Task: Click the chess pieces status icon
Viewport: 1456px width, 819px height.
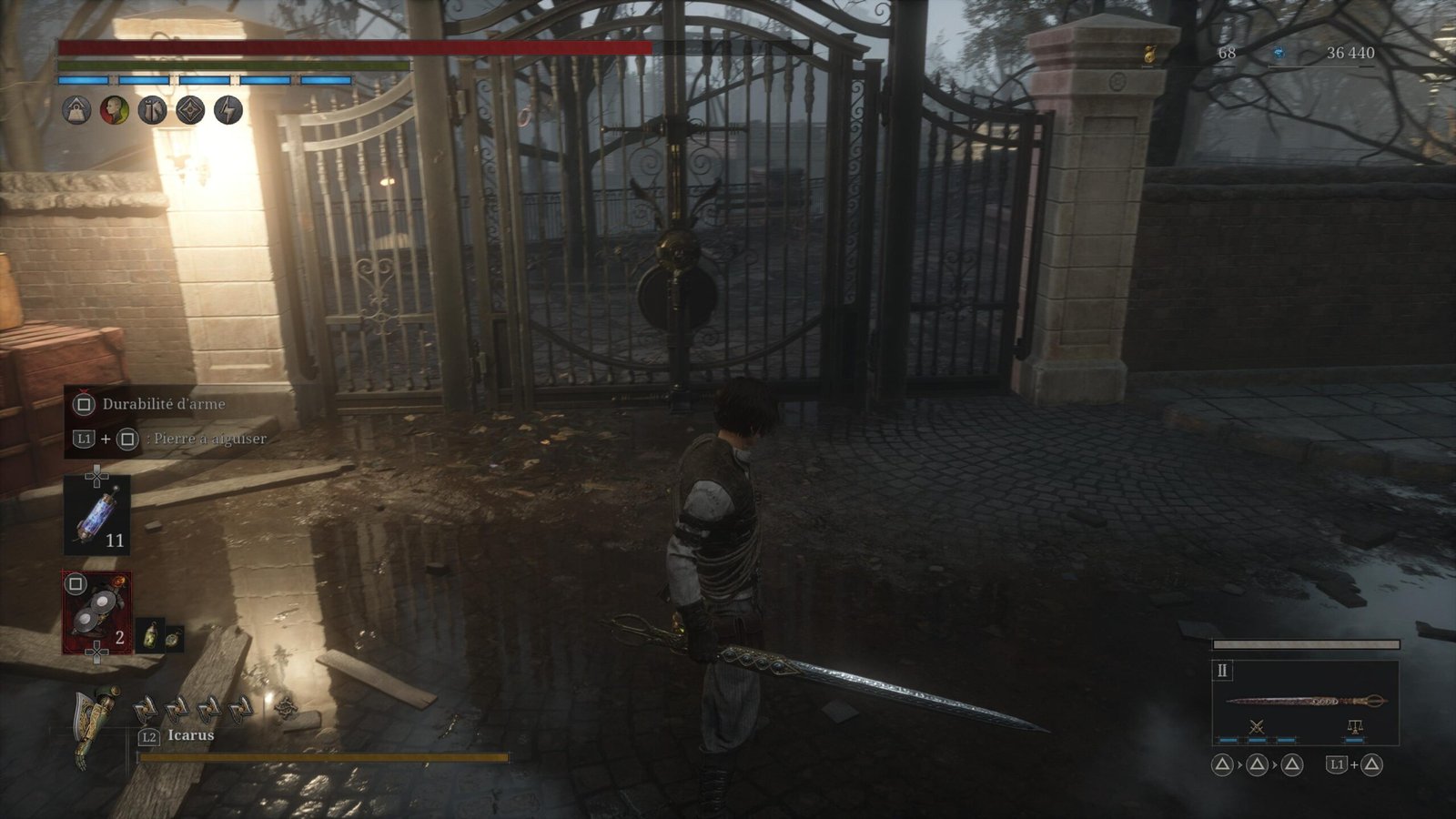Action: tap(152, 111)
